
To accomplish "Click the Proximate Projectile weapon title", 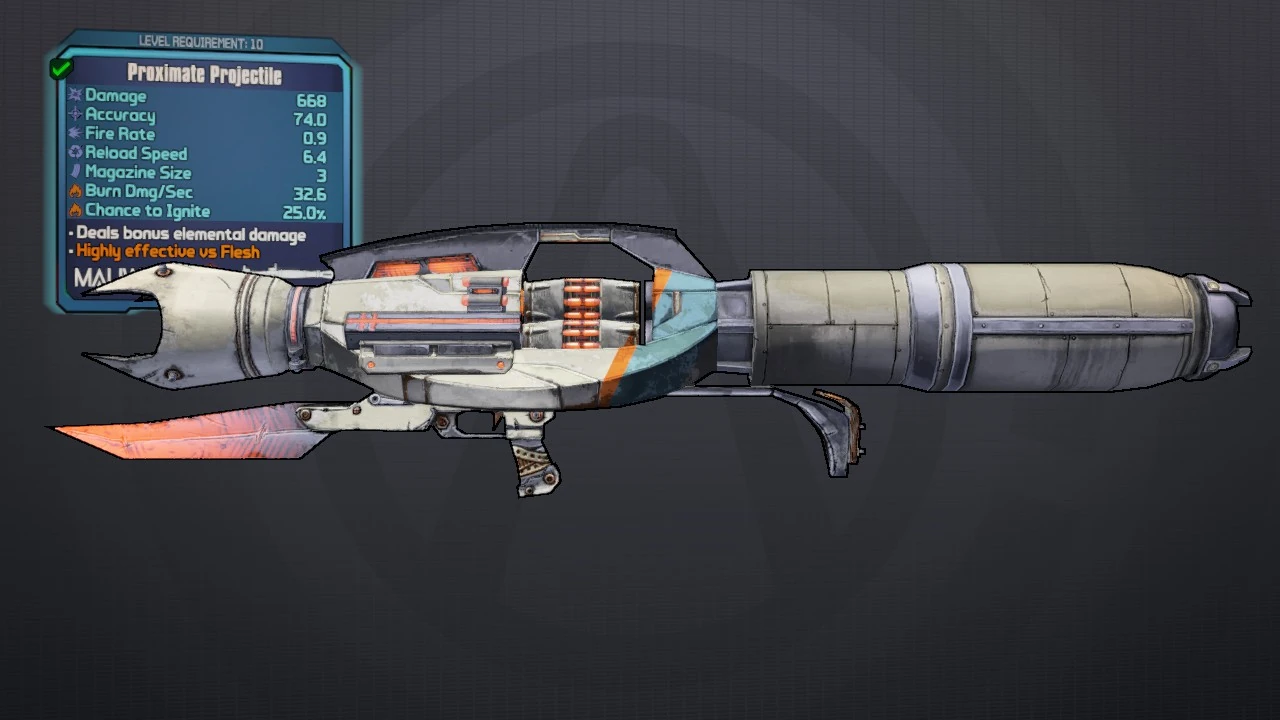I will pos(203,74).
